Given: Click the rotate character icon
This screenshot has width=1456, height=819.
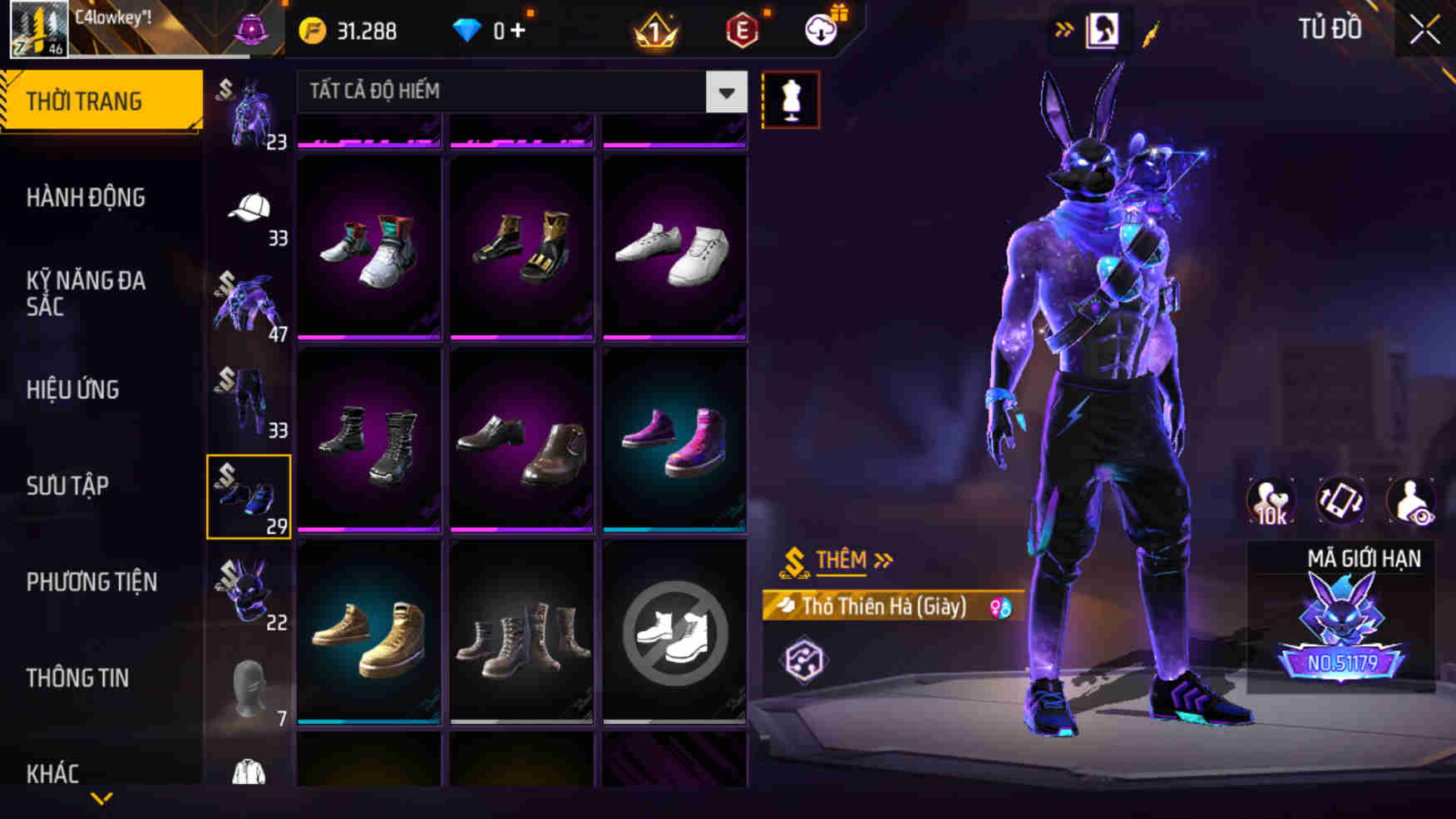Looking at the screenshot, I should point(1340,500).
